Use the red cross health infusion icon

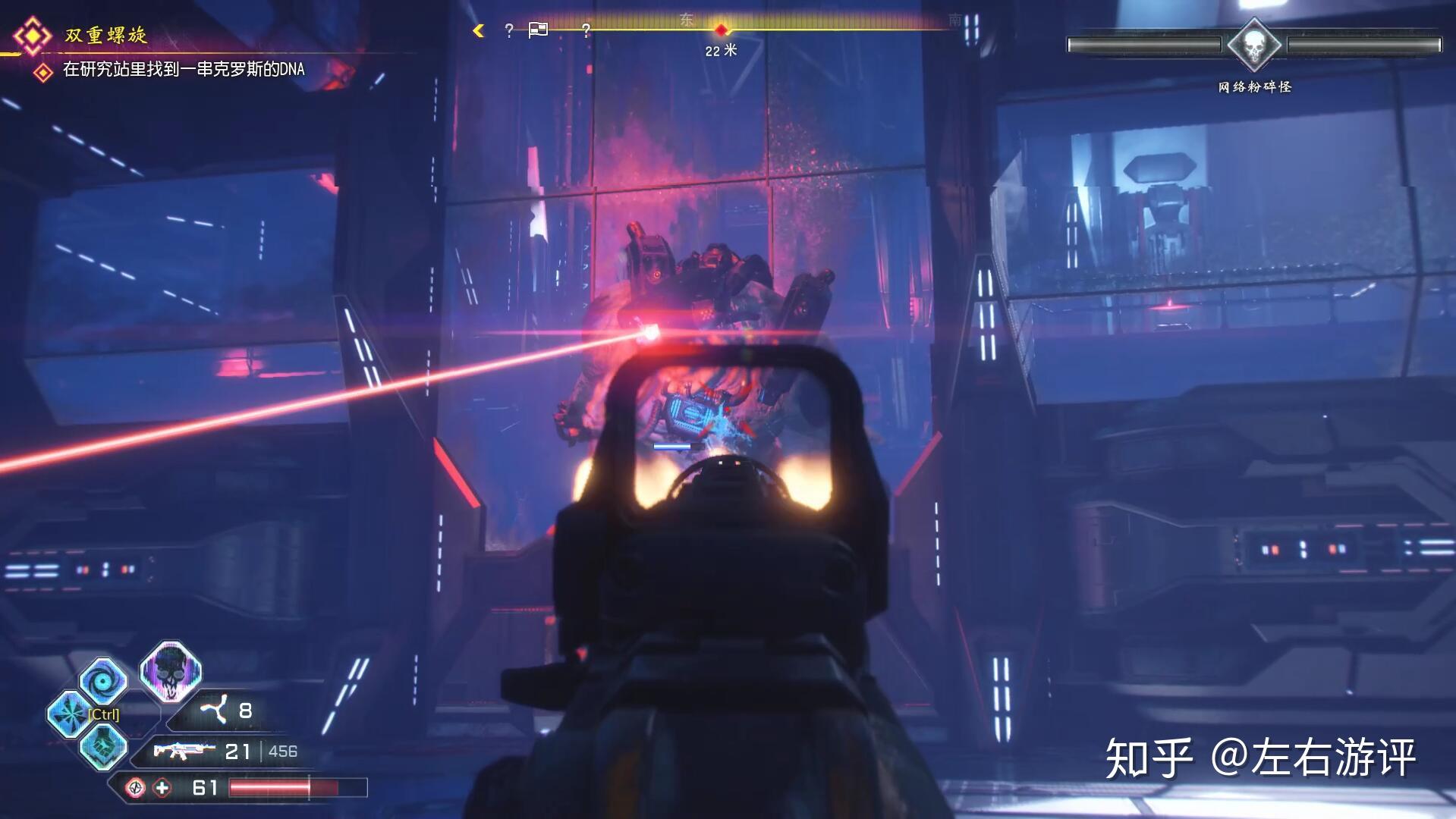[x=162, y=788]
